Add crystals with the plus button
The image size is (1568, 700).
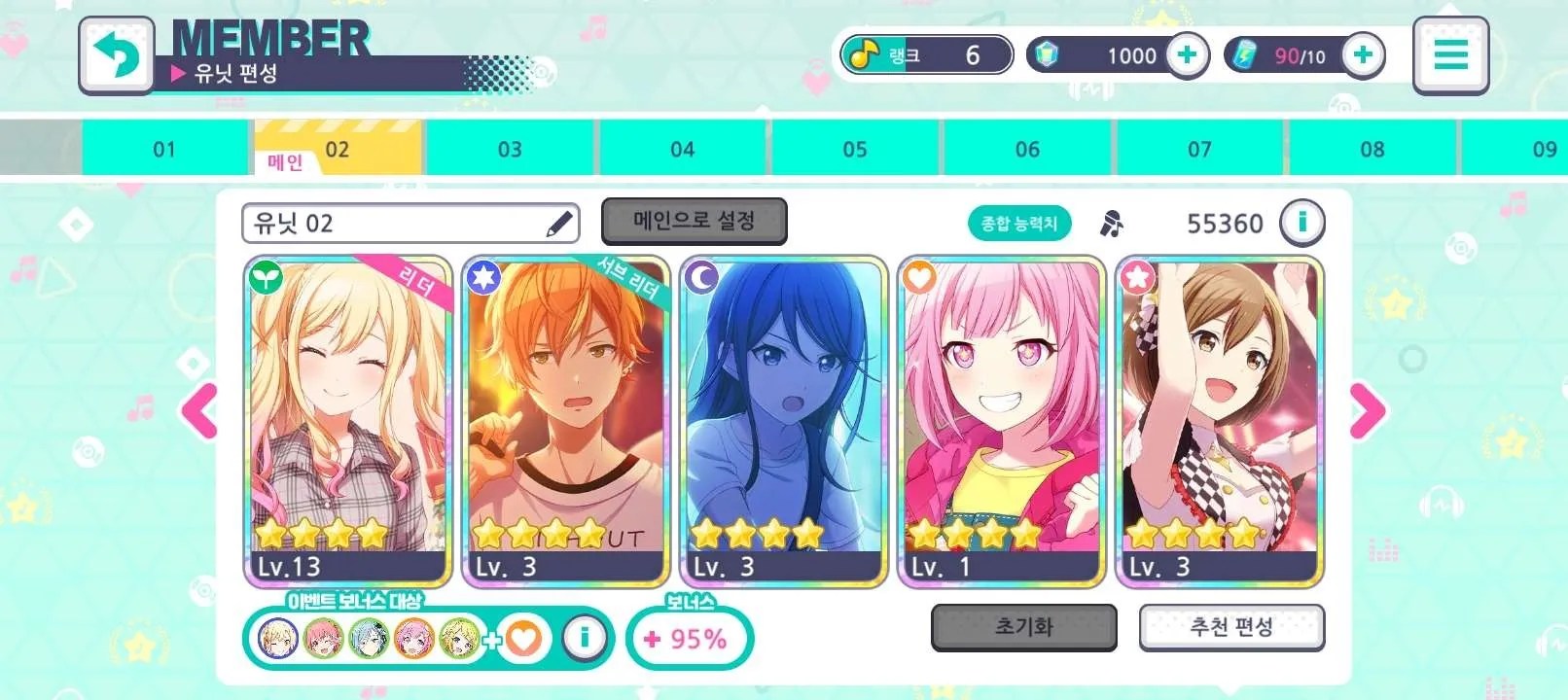pos(1187,55)
